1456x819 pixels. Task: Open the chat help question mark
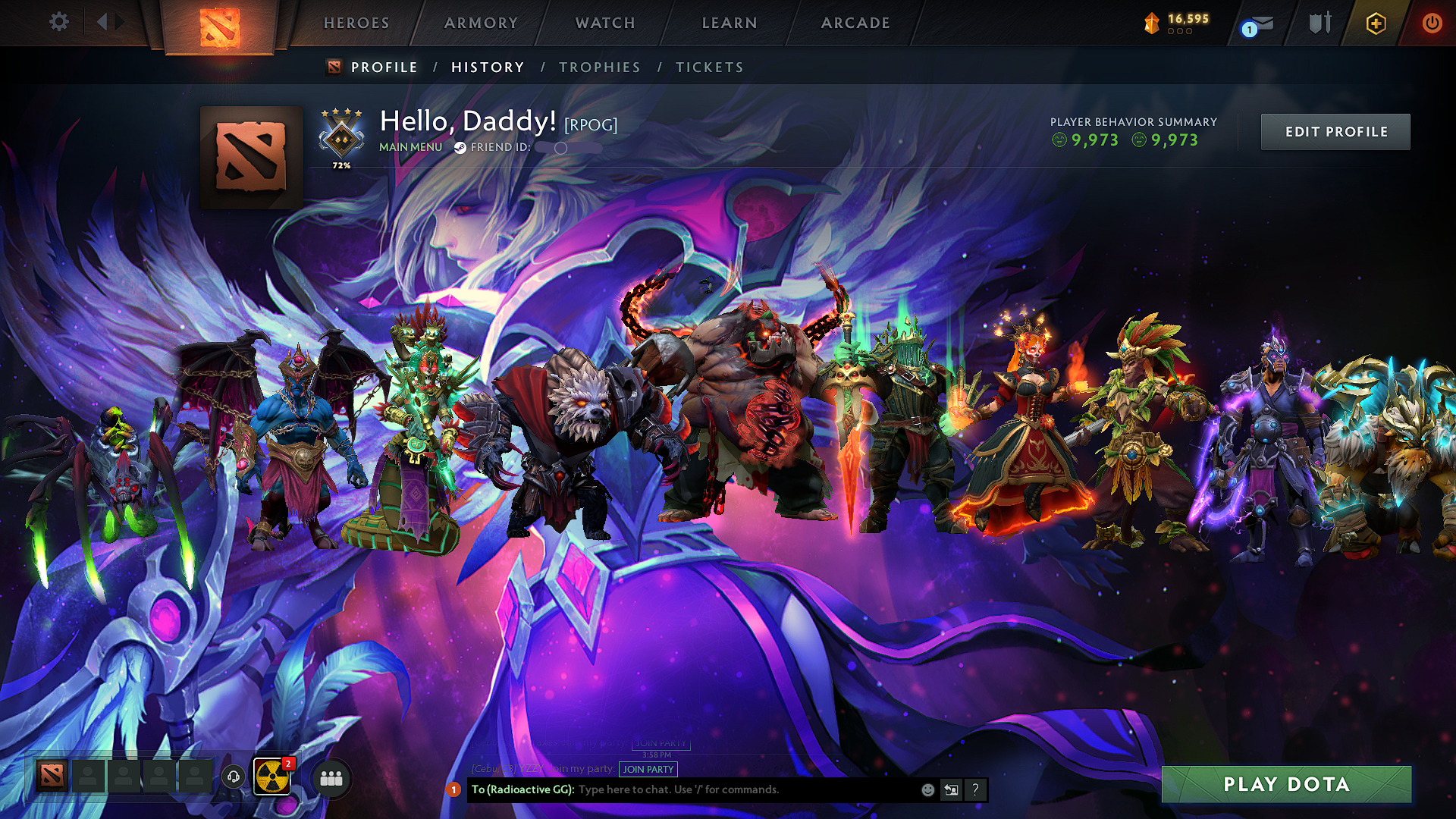click(x=975, y=789)
